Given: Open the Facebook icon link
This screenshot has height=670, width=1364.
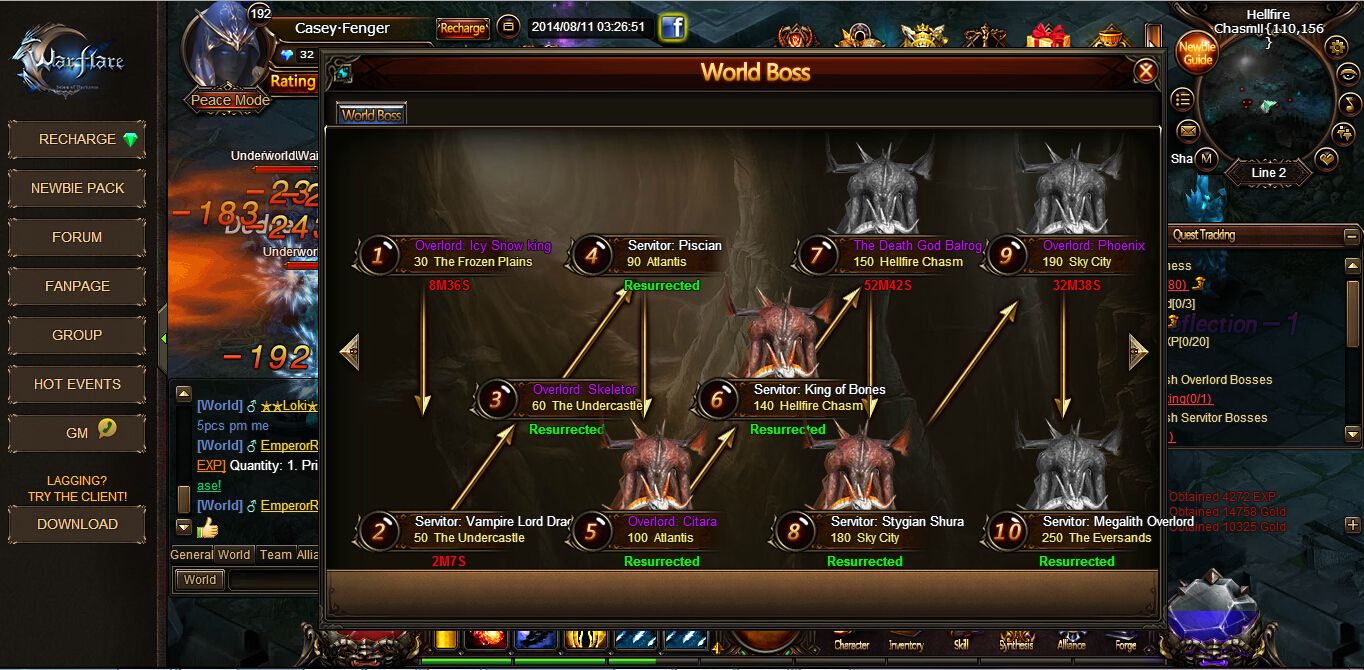Looking at the screenshot, I should (673, 28).
